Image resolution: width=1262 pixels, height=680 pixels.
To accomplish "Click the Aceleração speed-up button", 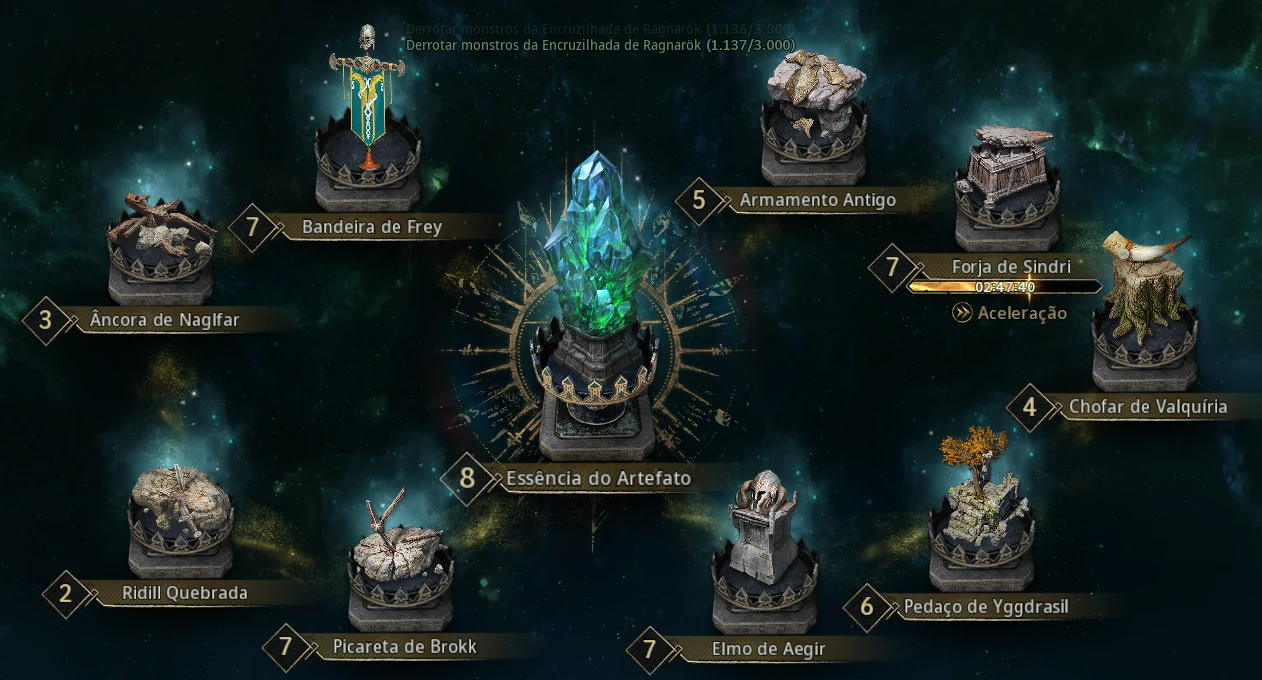I will 1010,313.
